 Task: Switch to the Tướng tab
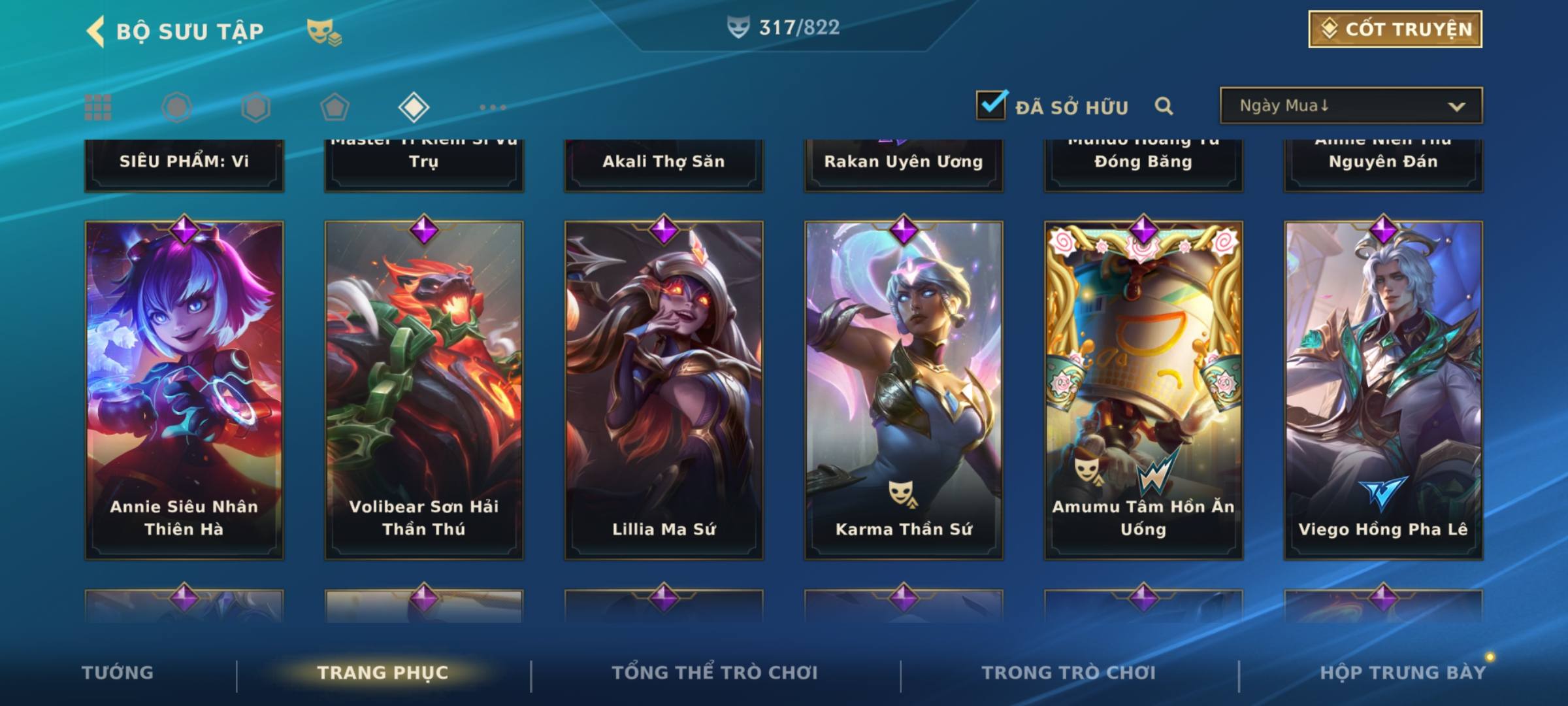pyautogui.click(x=118, y=673)
